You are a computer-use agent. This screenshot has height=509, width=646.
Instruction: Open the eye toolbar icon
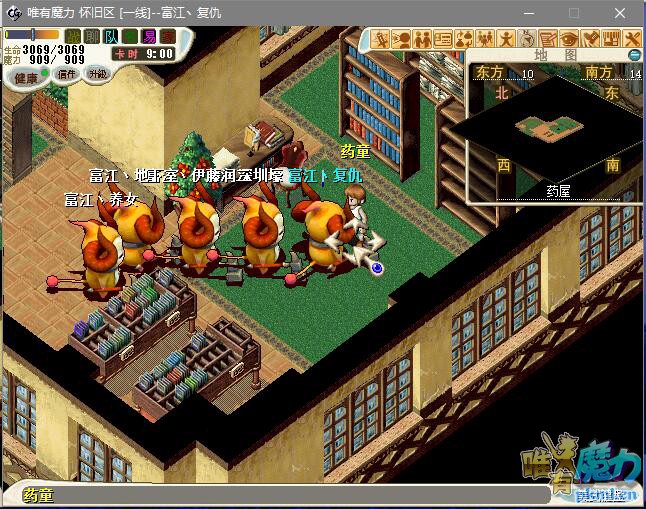coord(568,39)
